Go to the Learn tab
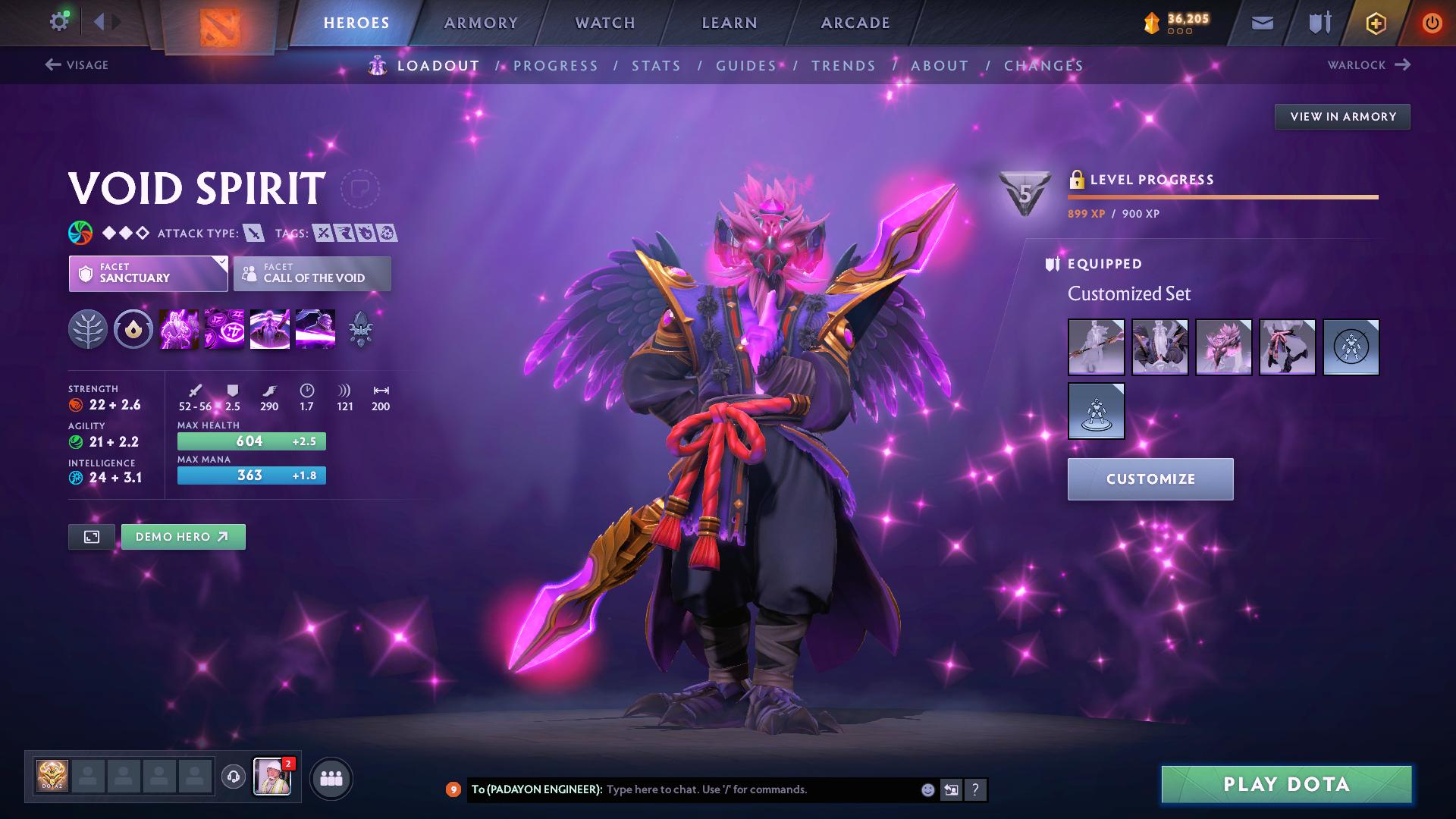 point(730,23)
